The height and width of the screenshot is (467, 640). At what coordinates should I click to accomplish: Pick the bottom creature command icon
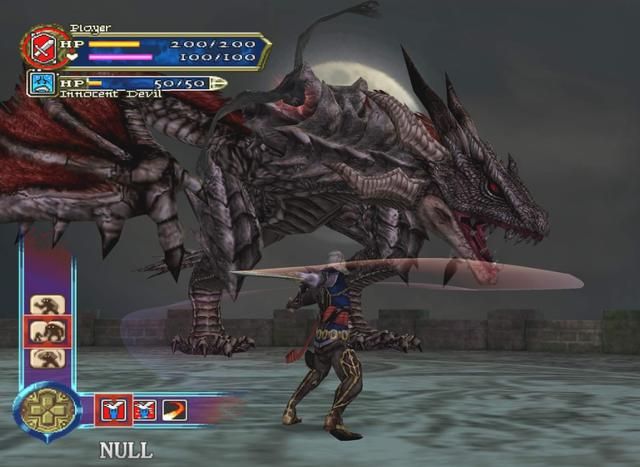[45, 358]
